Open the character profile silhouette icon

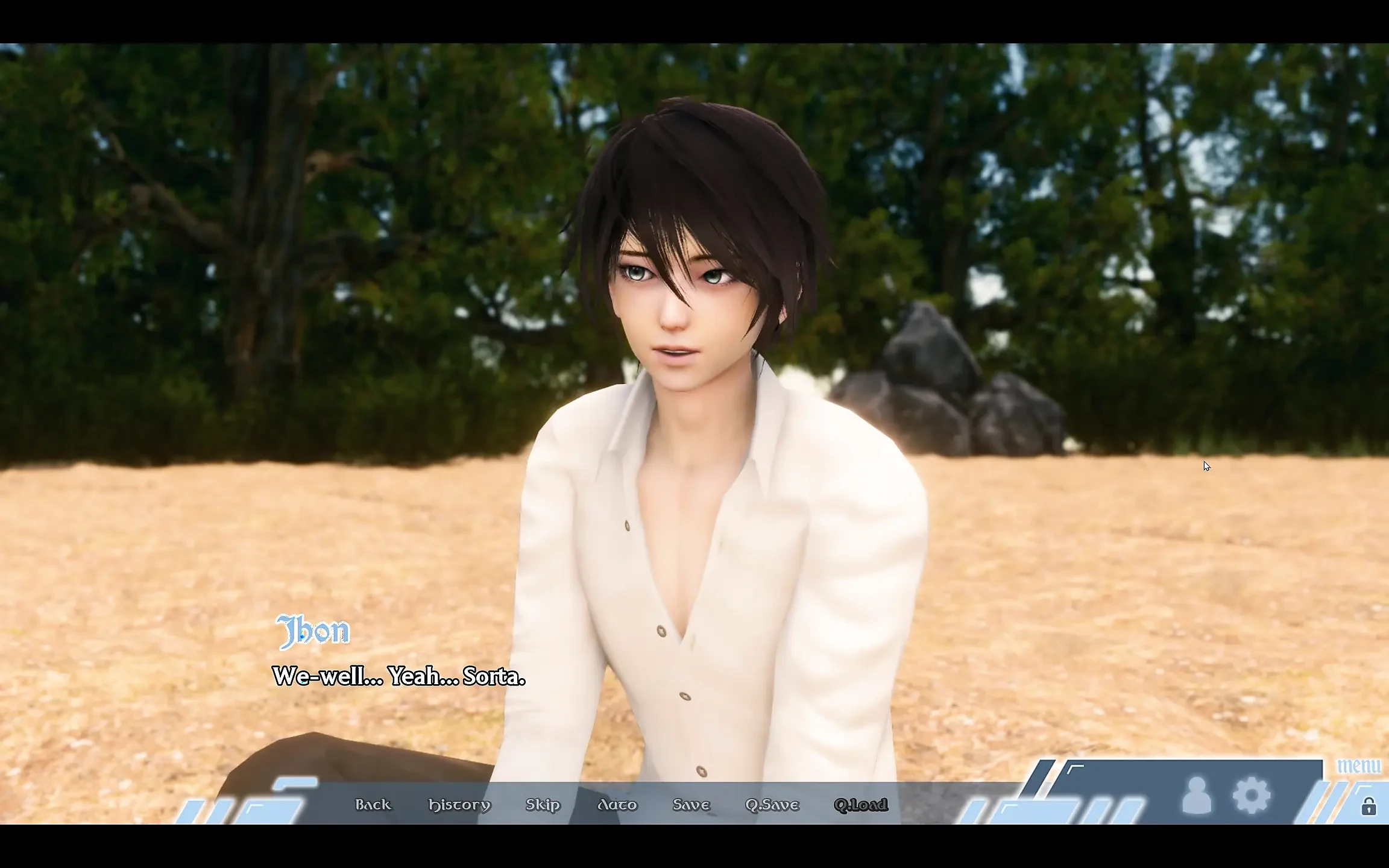tap(1197, 796)
